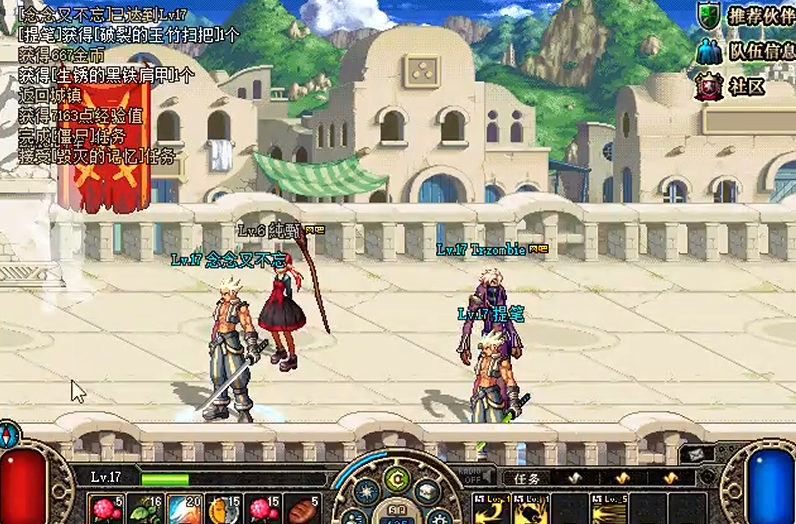
Task: Use the green leaf item with count 16
Action: tap(146, 508)
